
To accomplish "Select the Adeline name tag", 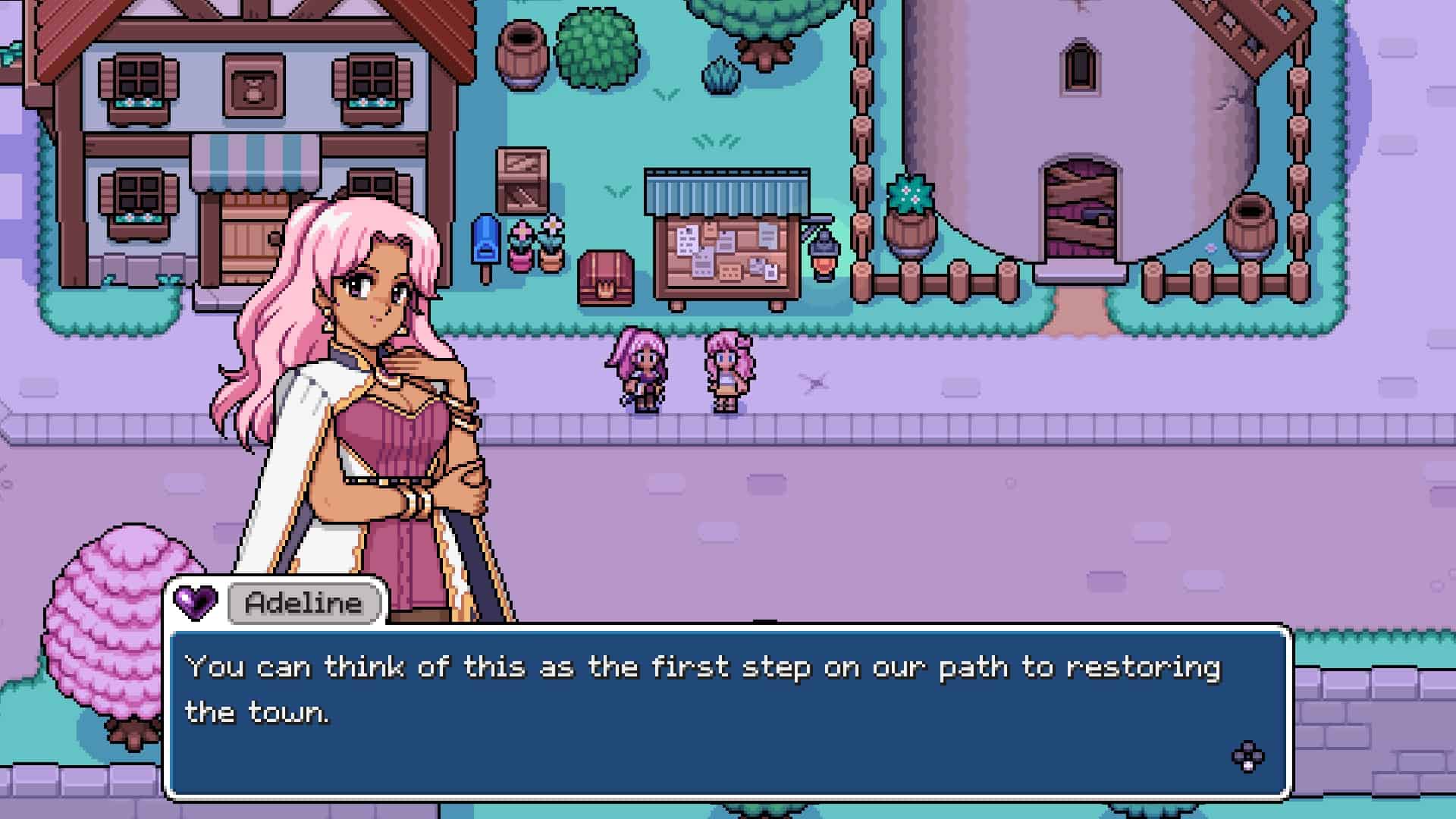I will pyautogui.click(x=304, y=604).
